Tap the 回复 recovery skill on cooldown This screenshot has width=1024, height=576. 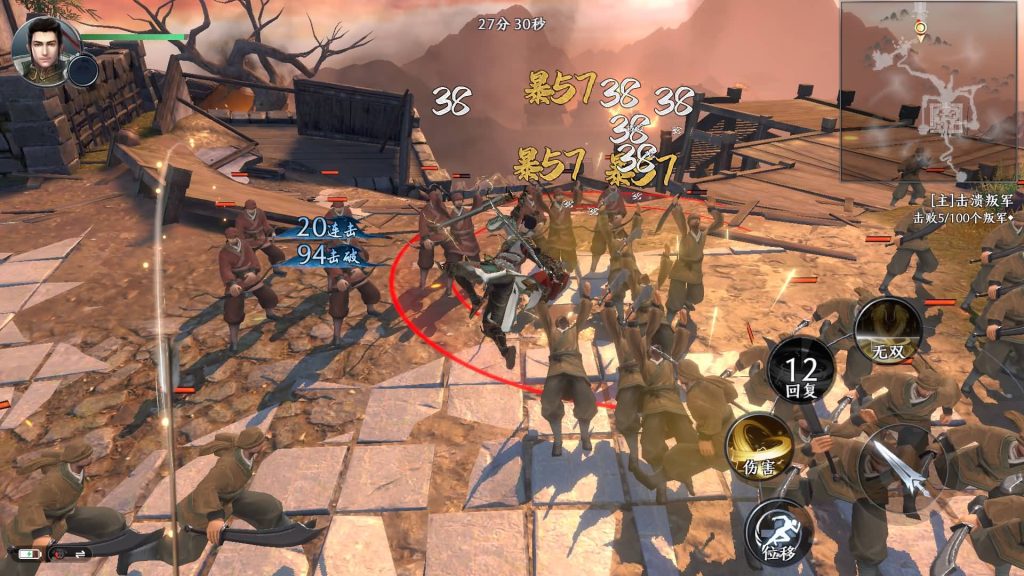coord(801,372)
